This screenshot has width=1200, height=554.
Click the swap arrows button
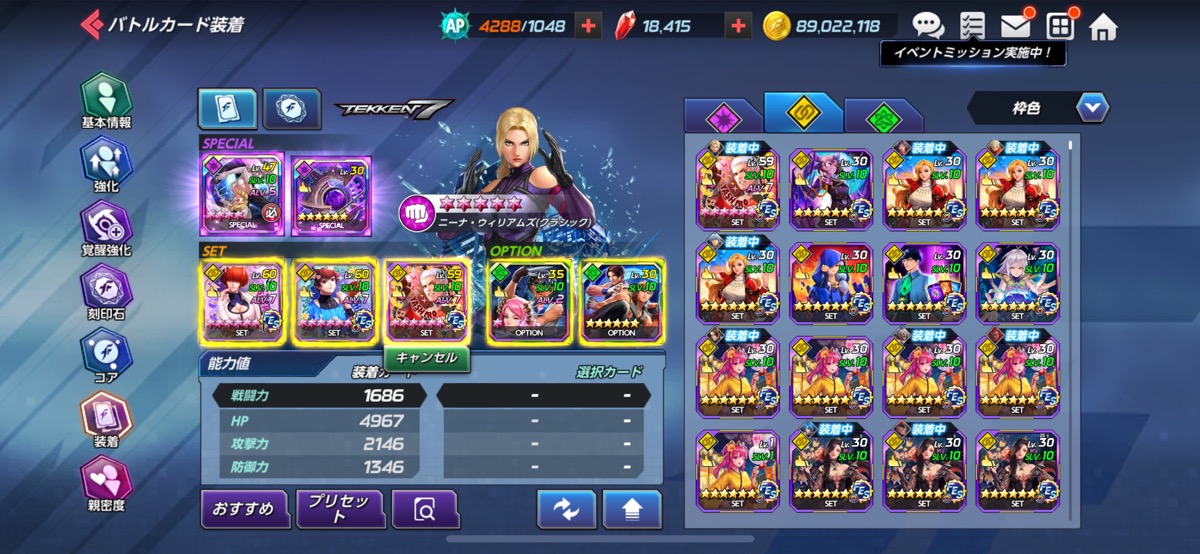(x=566, y=509)
